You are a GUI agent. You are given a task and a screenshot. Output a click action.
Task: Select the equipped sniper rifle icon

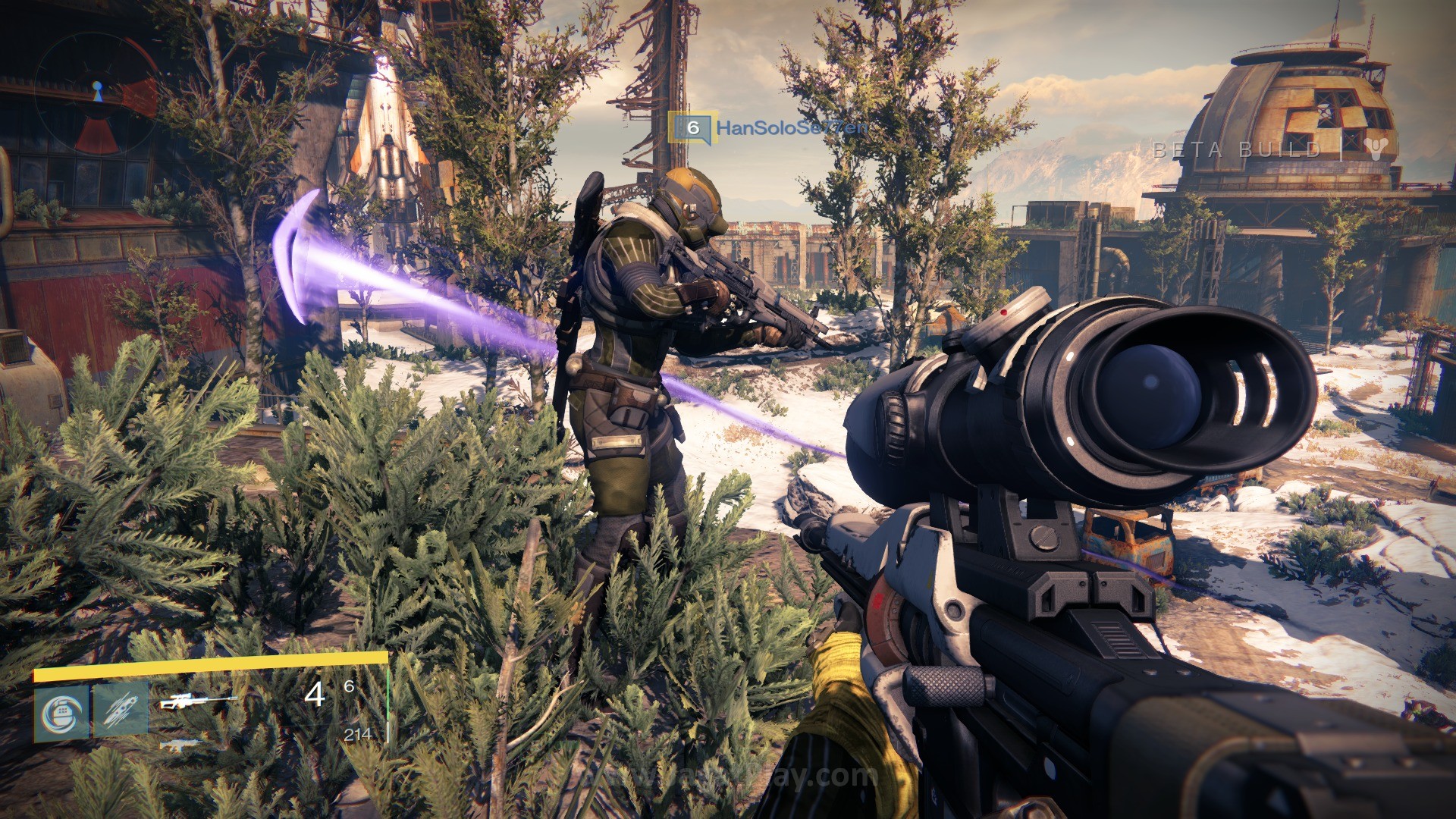coord(198,702)
